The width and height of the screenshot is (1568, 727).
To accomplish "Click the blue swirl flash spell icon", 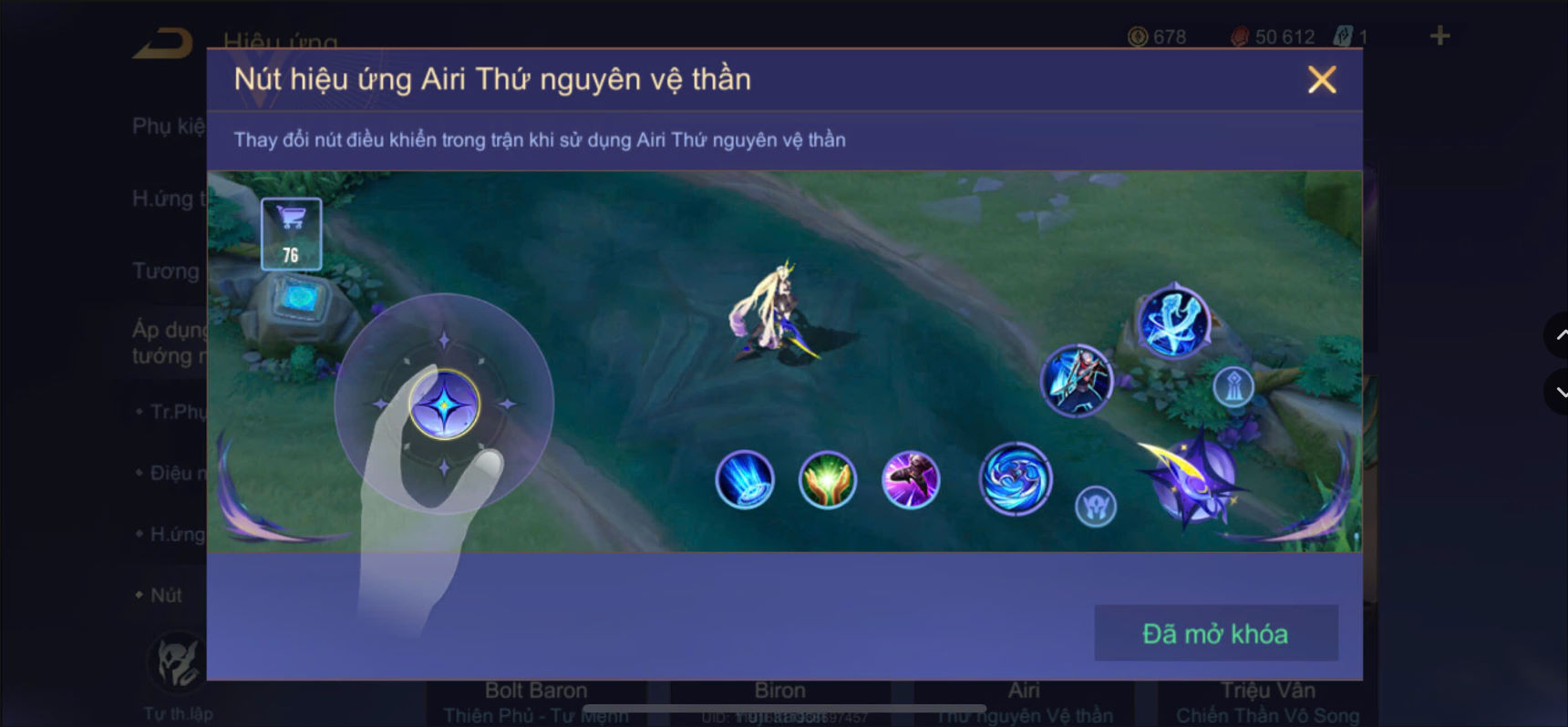I will pos(1015,480).
